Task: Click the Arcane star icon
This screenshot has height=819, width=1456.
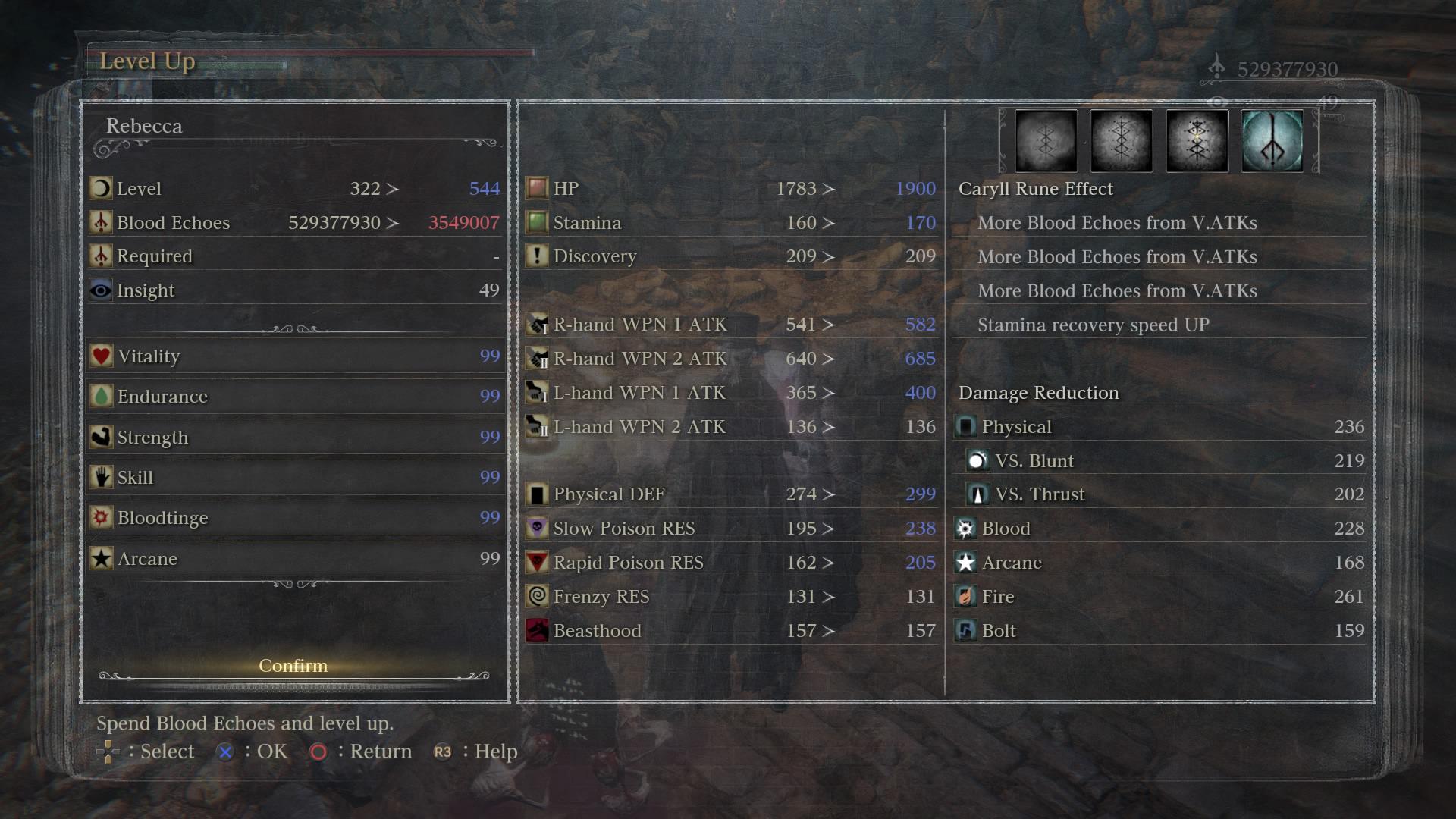Action: tap(102, 559)
